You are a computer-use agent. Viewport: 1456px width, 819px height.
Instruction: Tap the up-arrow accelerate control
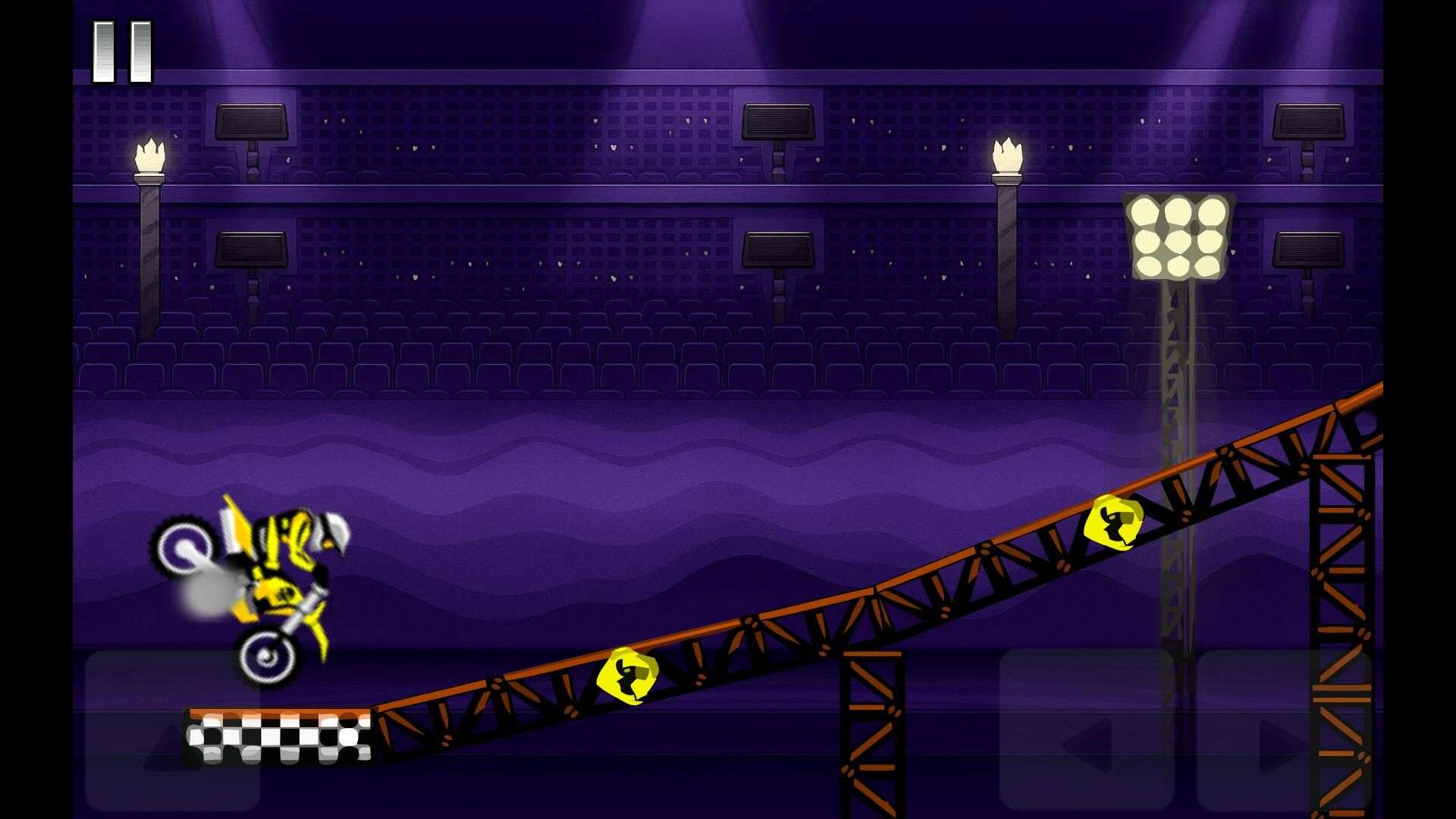point(173,731)
